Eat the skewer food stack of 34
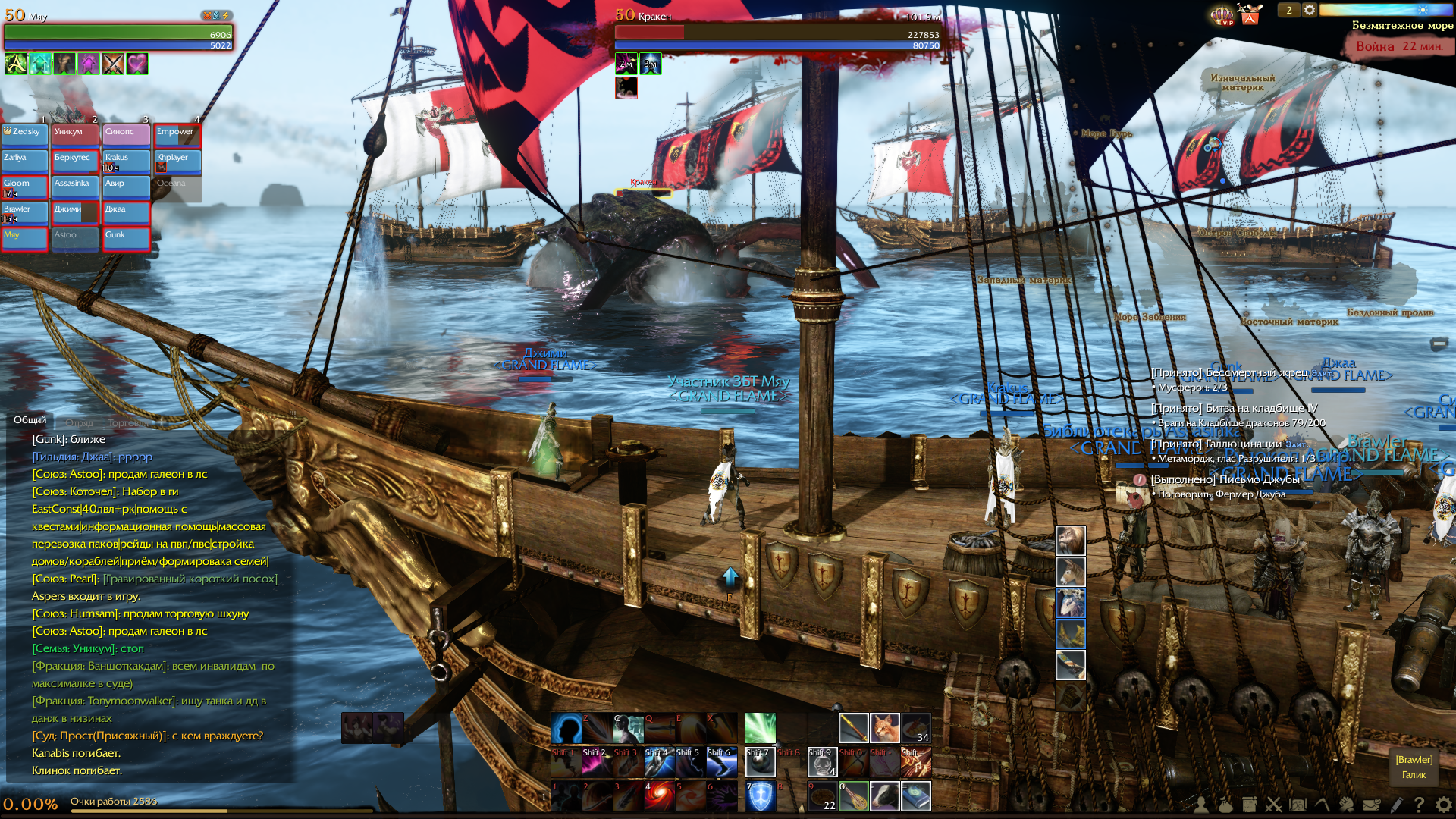 coord(916,728)
